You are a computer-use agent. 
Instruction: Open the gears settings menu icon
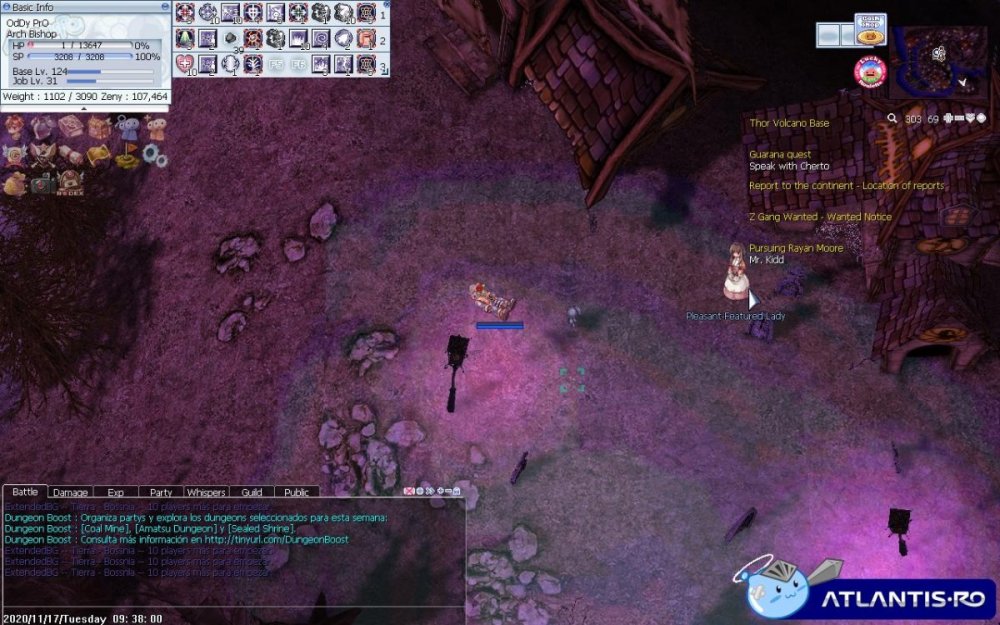(154, 154)
